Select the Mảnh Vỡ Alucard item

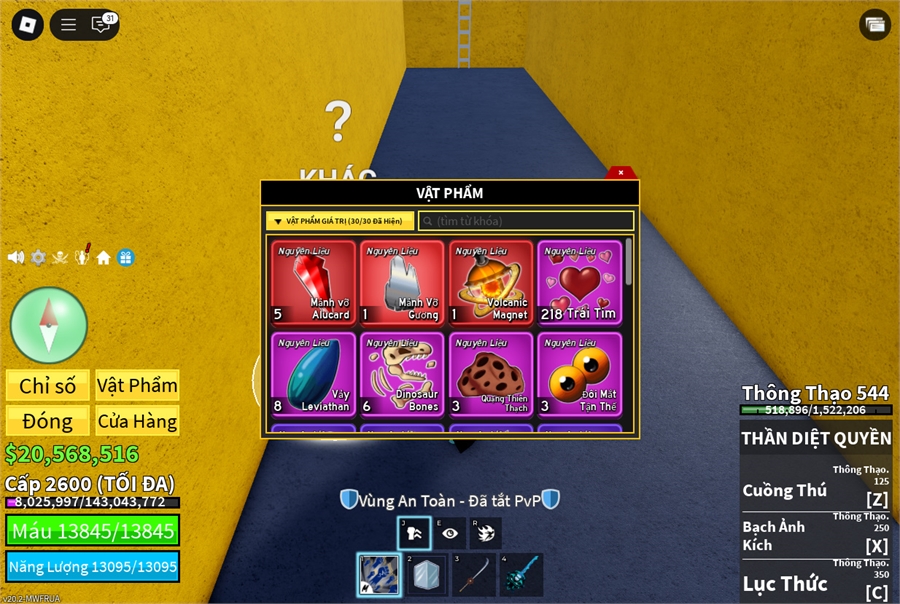pos(313,283)
